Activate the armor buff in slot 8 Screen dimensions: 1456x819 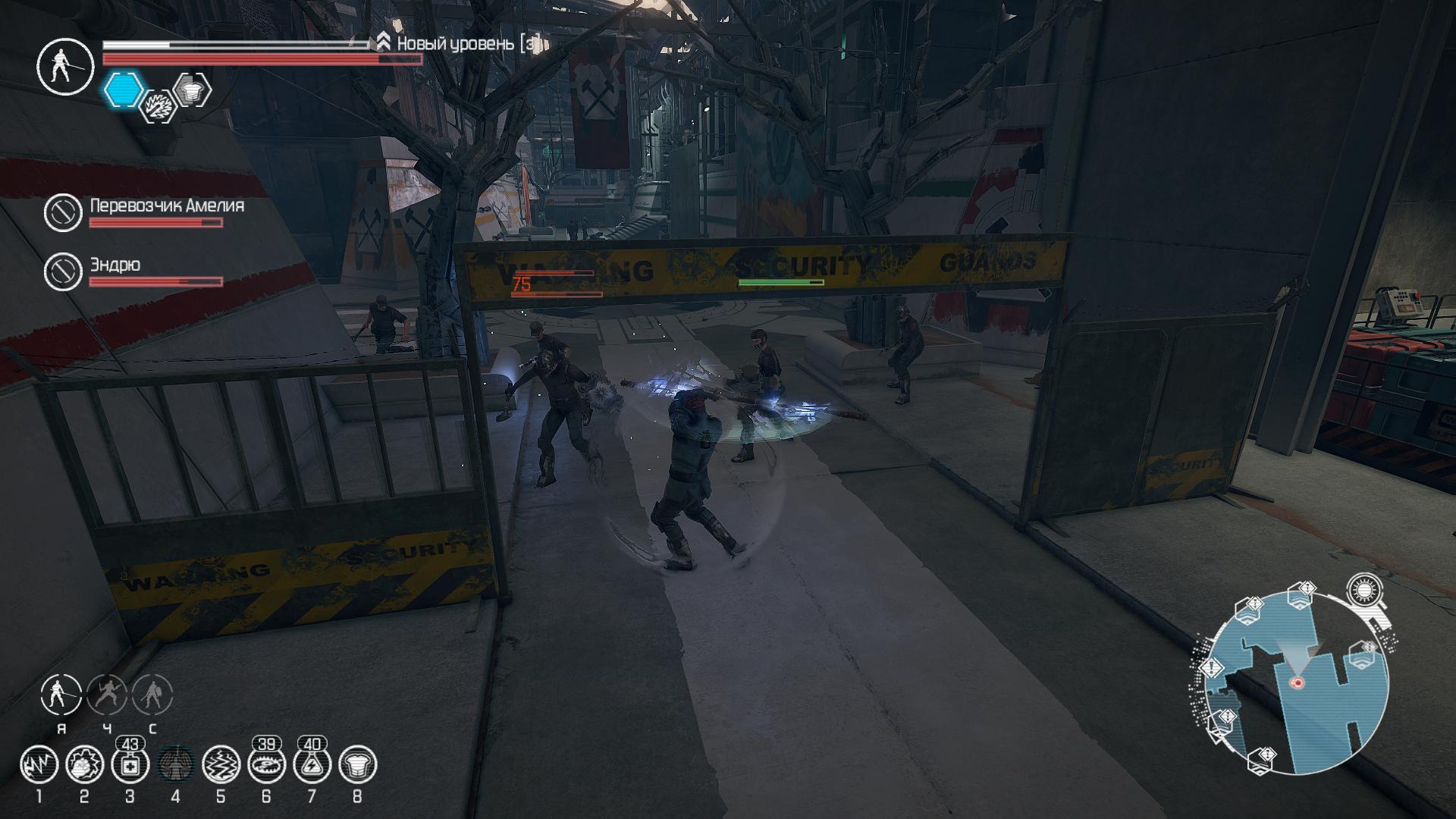pyautogui.click(x=357, y=764)
